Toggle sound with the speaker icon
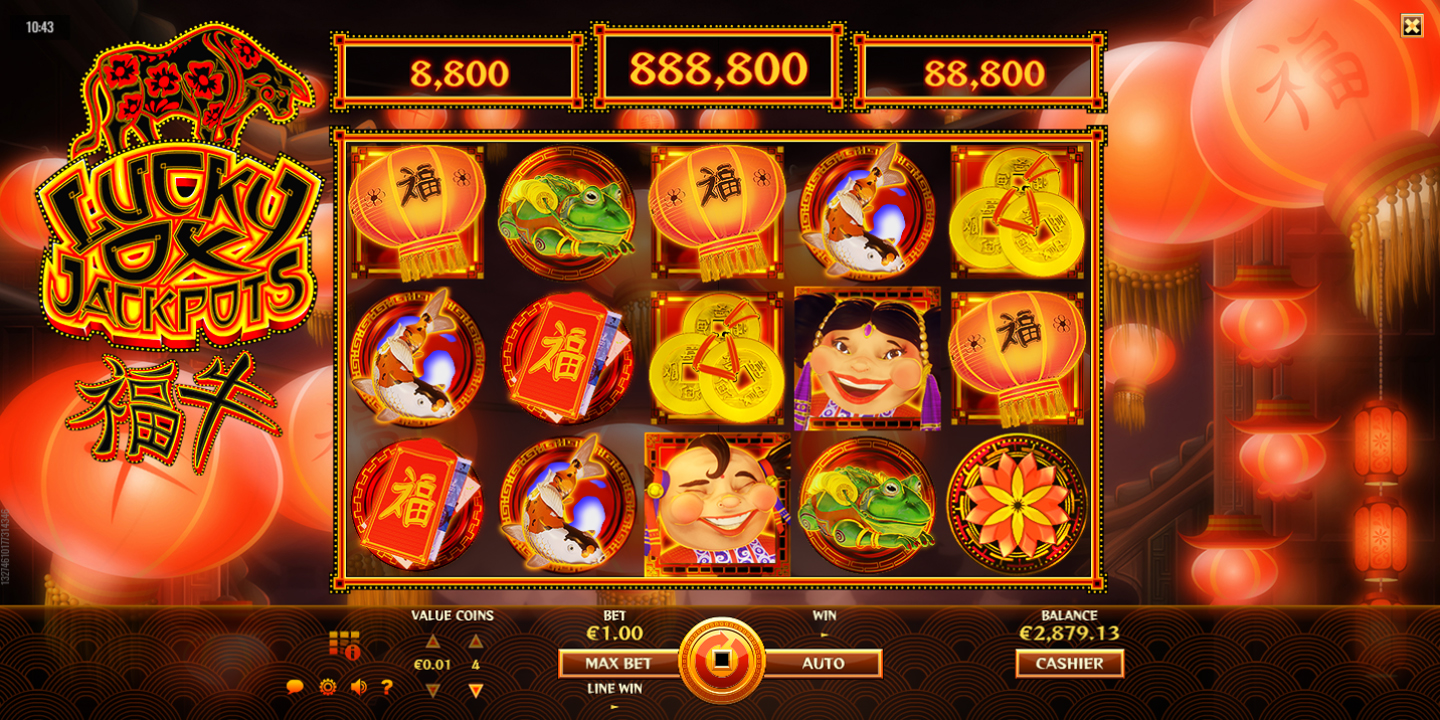Viewport: 1440px width, 720px height. click(358, 687)
